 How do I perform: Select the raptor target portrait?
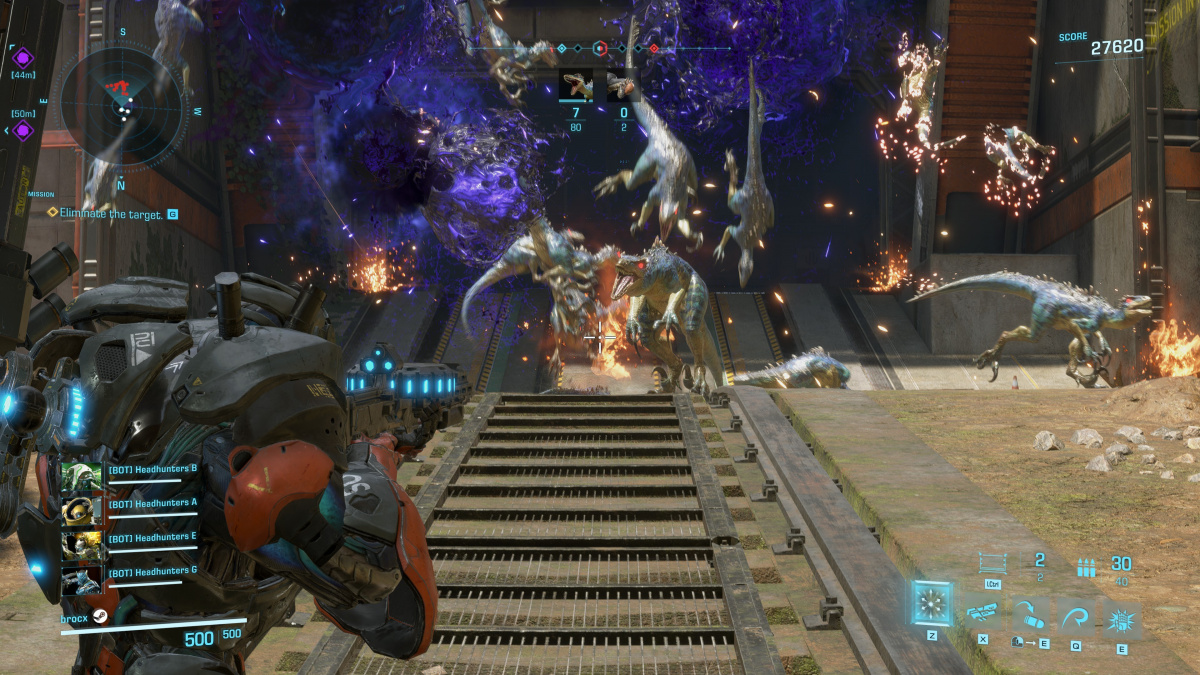point(577,86)
